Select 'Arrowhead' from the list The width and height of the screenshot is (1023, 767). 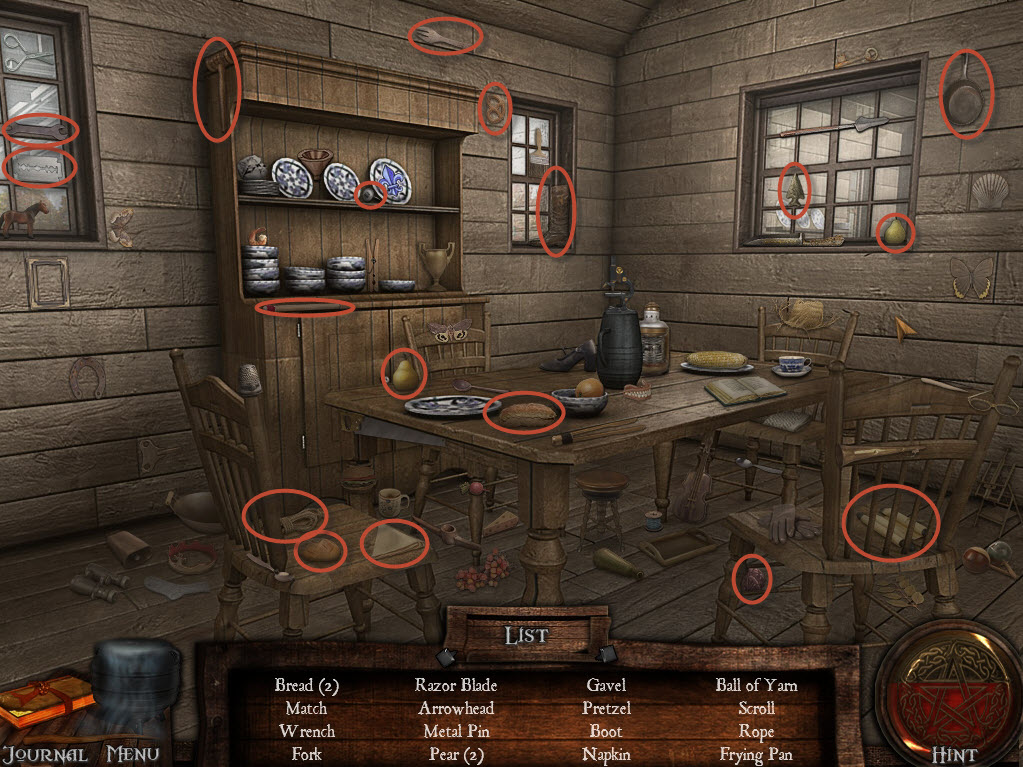(456, 708)
